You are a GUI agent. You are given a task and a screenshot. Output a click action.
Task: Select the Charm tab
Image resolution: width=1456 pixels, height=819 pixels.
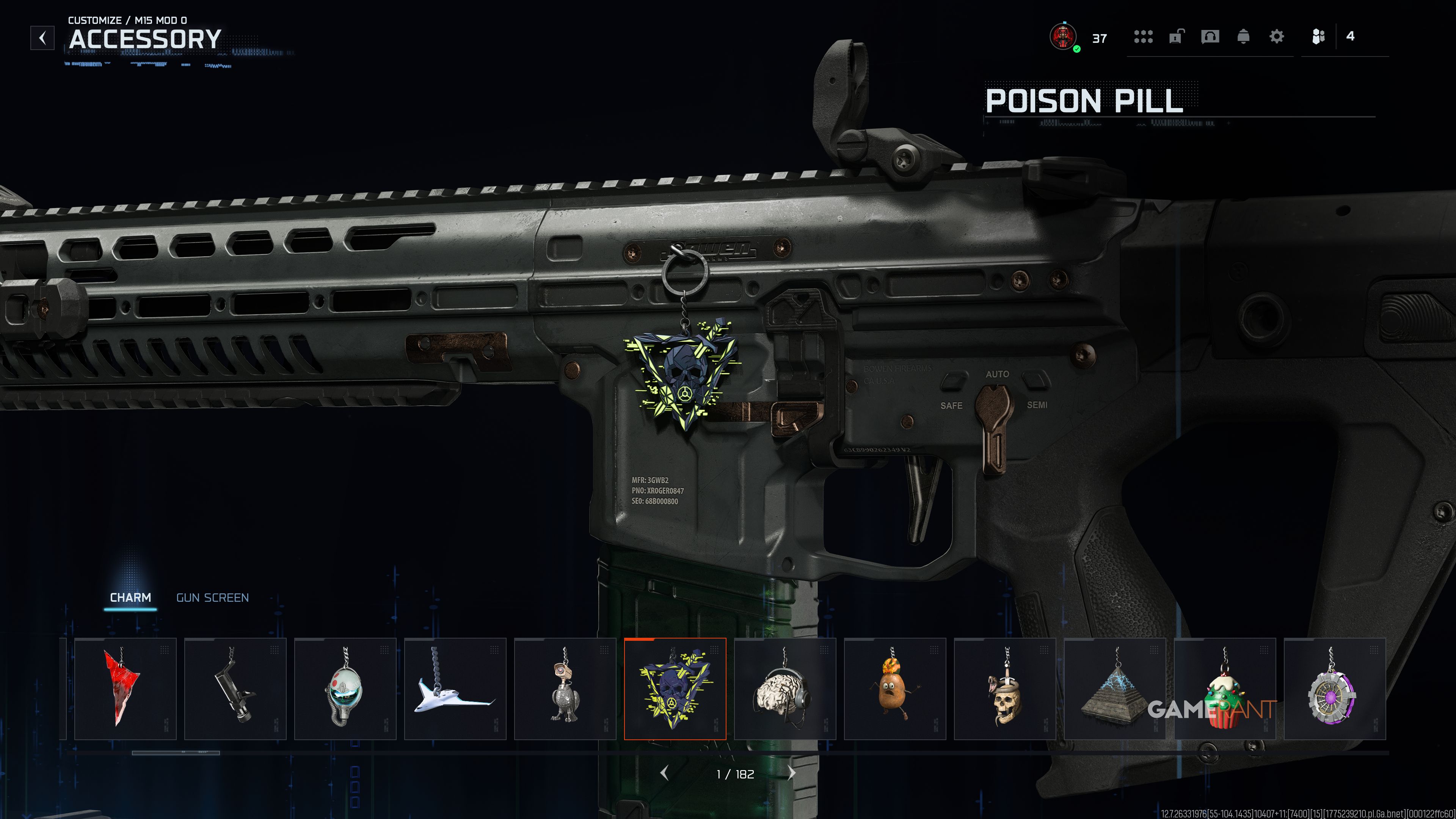tap(130, 598)
